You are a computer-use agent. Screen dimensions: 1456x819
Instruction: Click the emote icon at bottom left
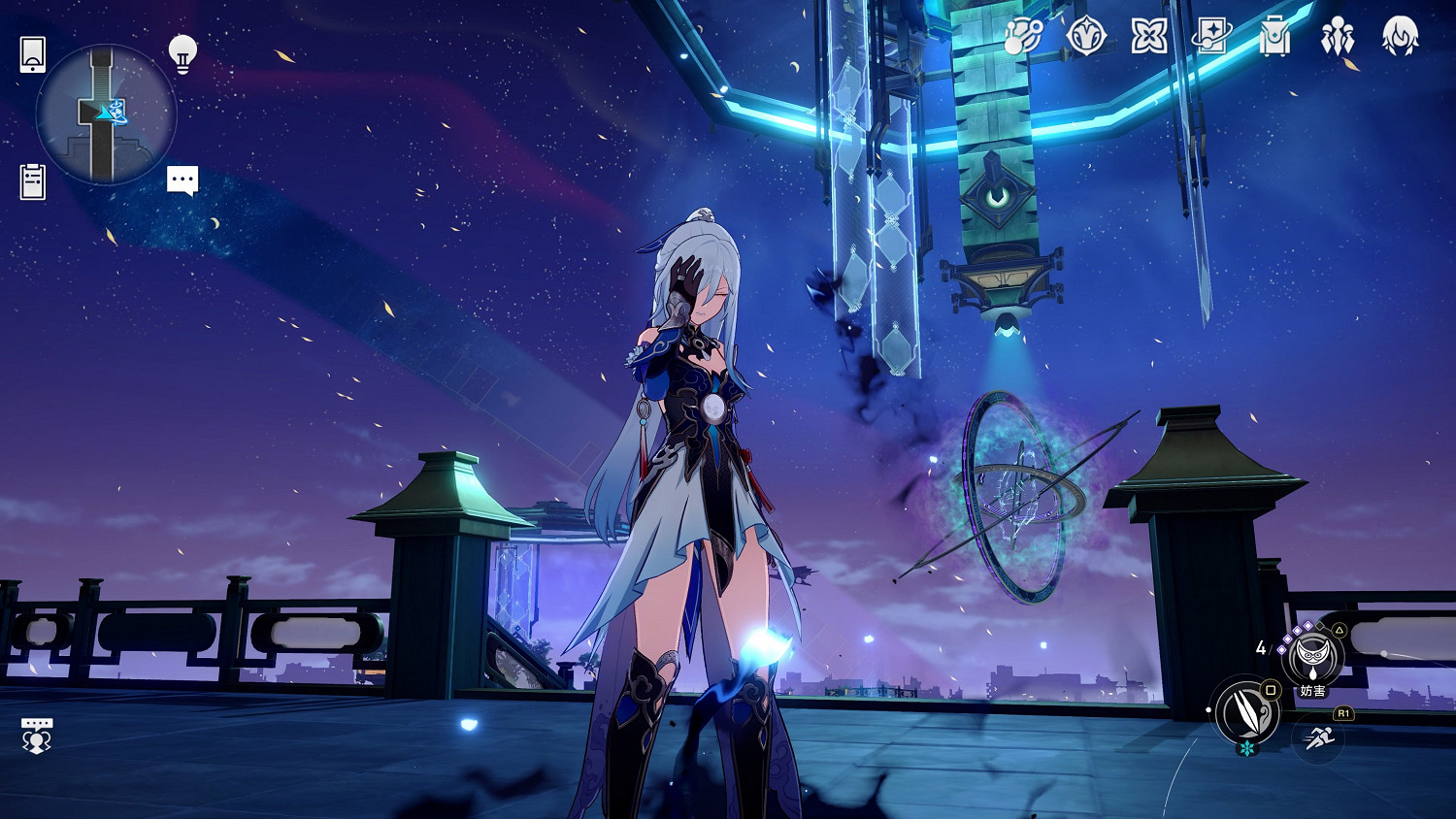coord(36,737)
